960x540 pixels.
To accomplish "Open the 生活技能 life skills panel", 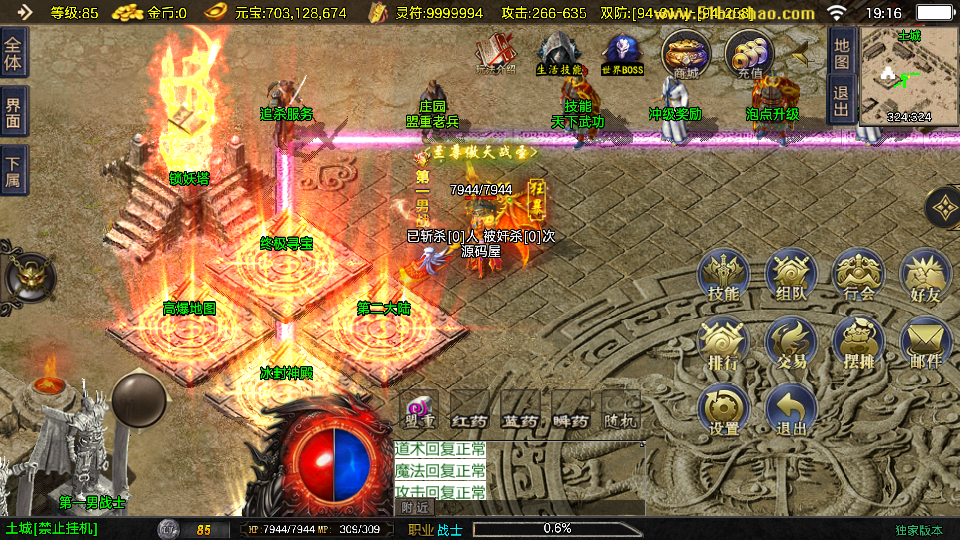I will coord(558,53).
